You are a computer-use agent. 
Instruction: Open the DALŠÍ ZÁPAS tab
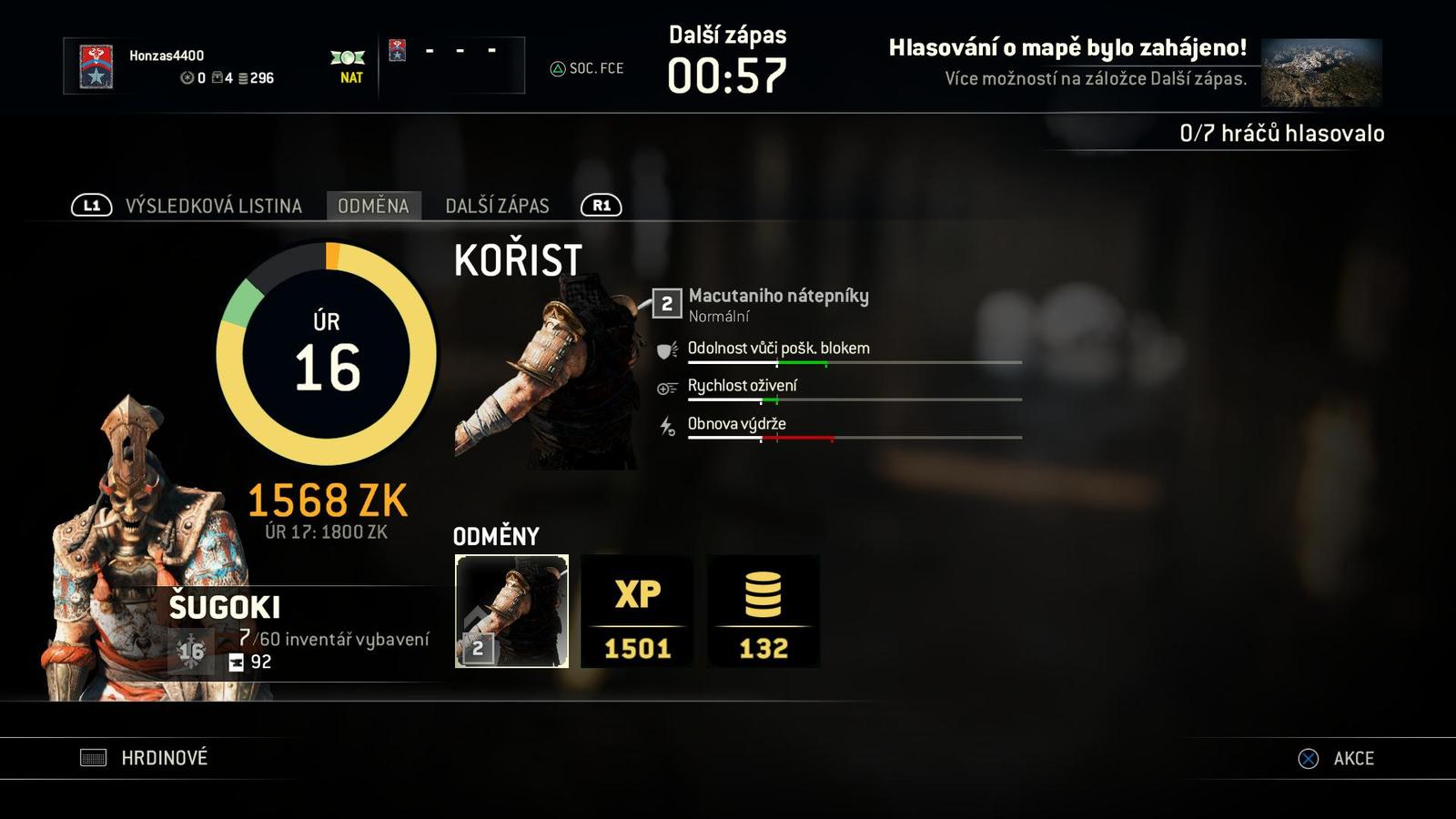coord(496,206)
